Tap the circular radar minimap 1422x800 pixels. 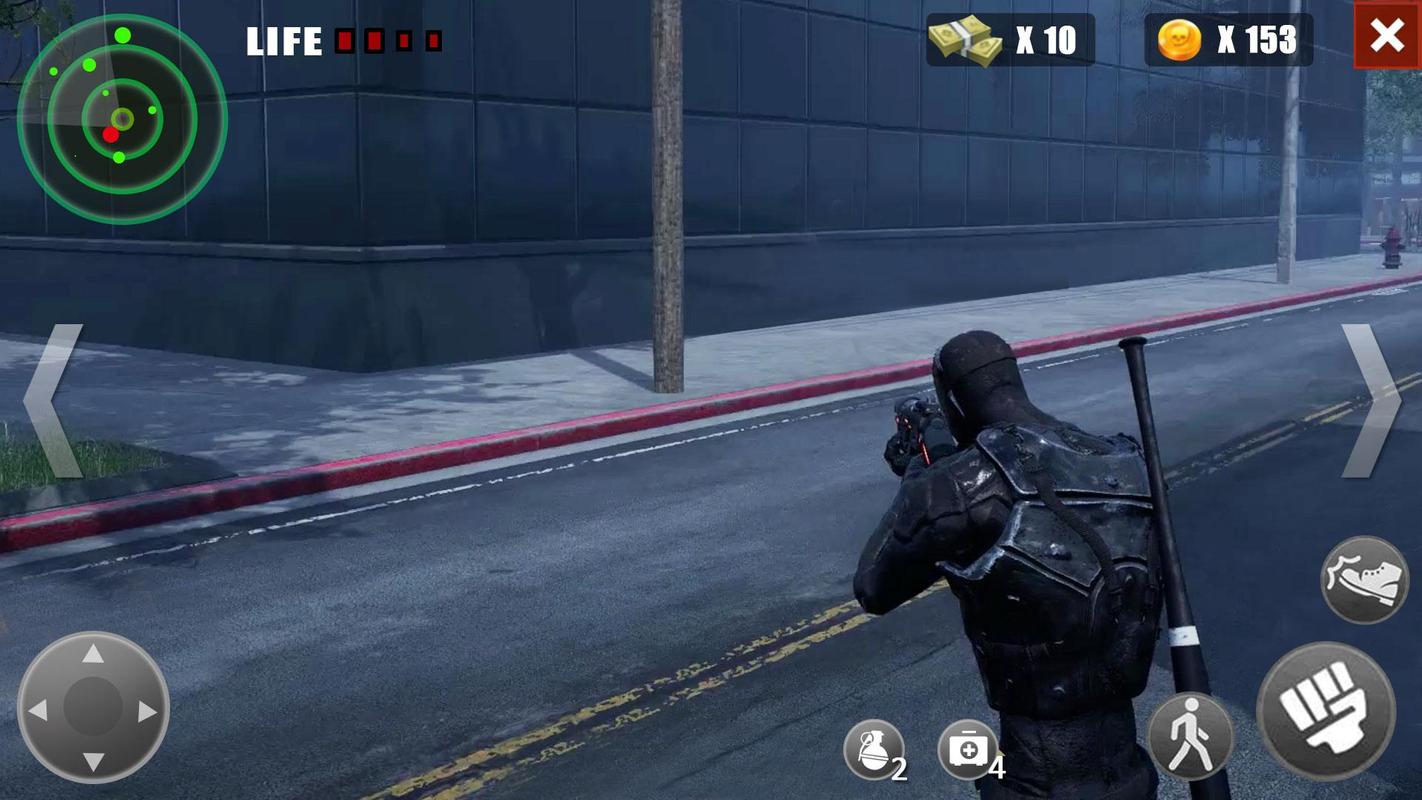122,120
